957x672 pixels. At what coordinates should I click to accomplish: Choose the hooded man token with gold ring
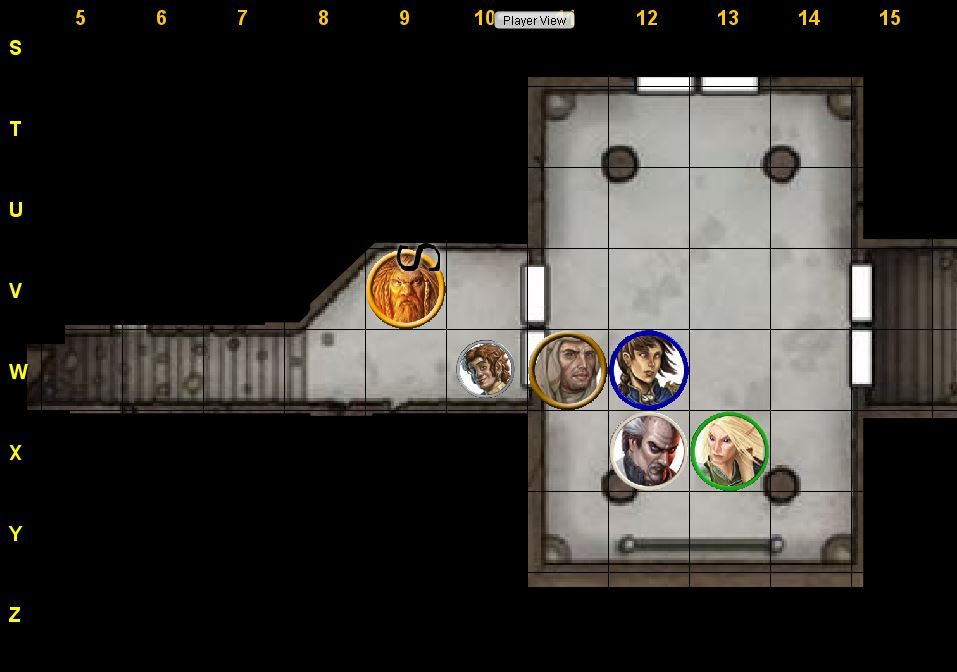[x=567, y=370]
